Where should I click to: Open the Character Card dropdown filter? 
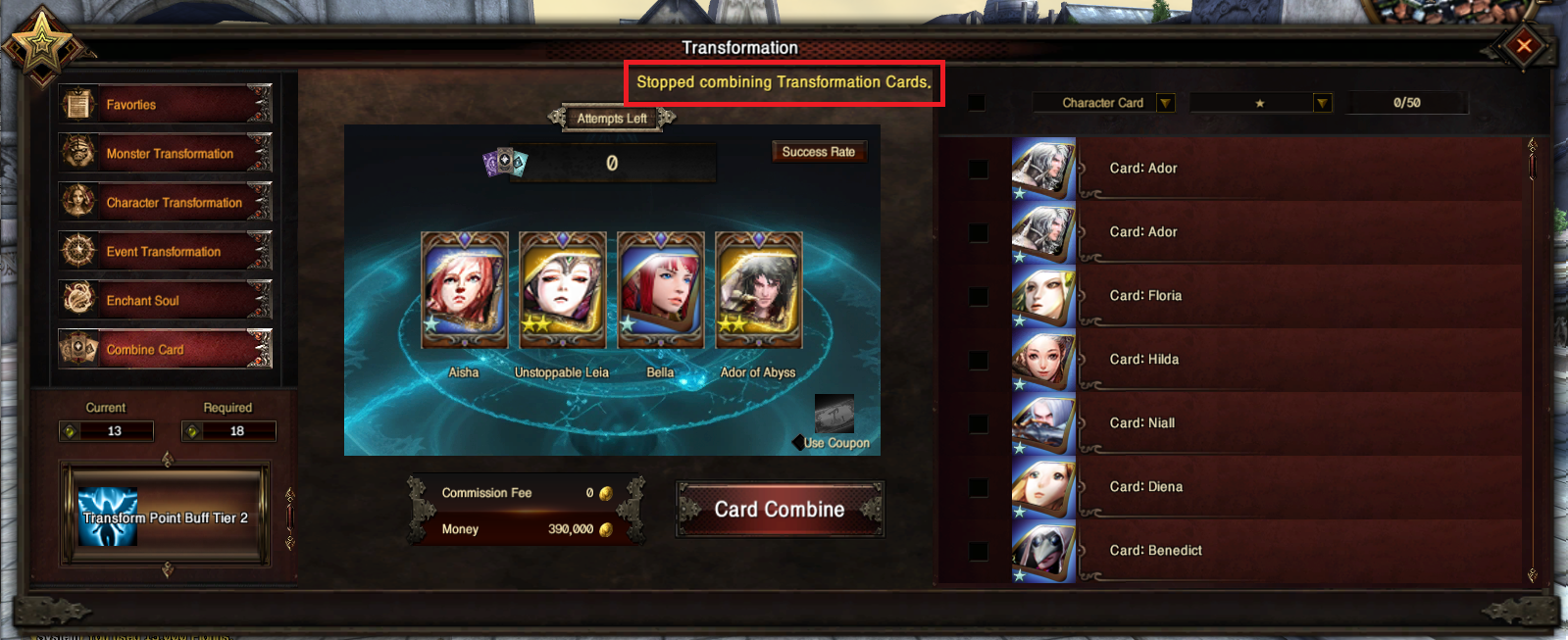point(1166,103)
